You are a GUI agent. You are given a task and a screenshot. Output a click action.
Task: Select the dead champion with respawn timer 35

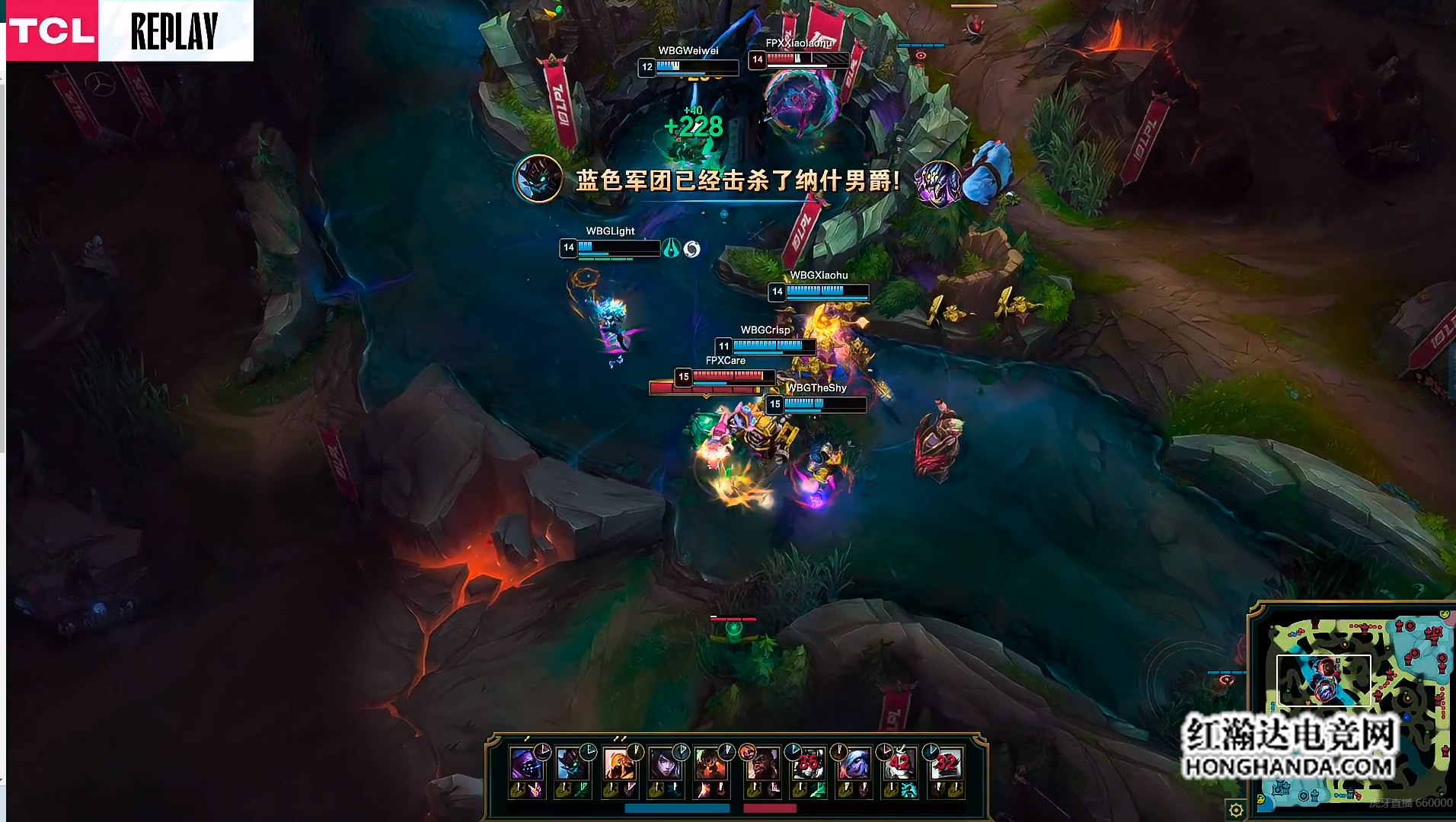[807, 763]
